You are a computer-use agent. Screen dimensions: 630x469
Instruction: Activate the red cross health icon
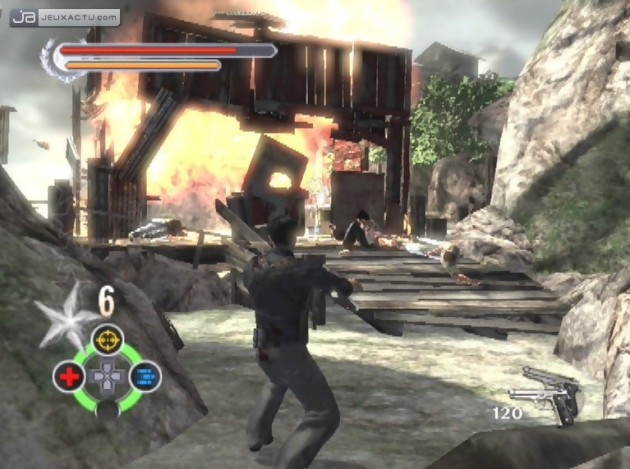pos(68,377)
